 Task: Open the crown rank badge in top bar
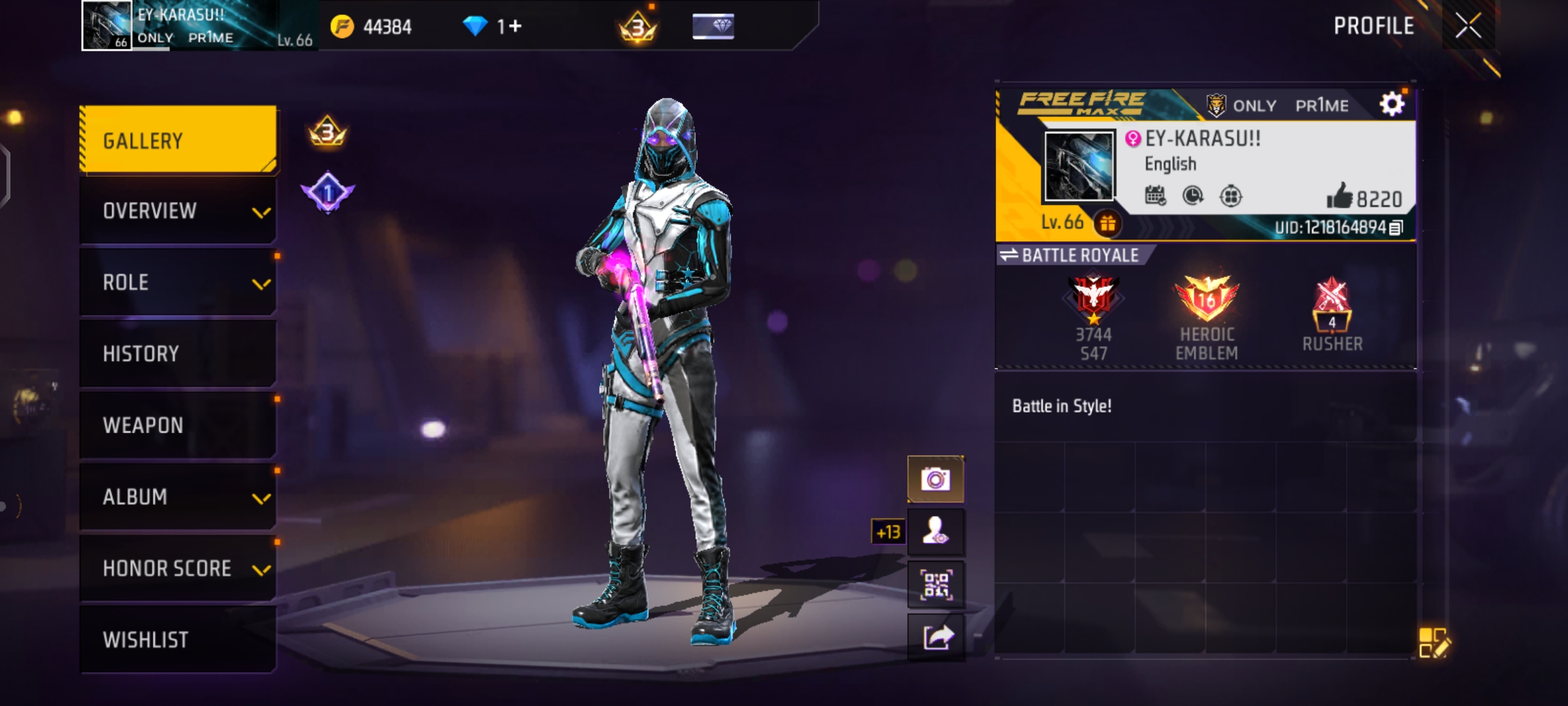coord(639,26)
